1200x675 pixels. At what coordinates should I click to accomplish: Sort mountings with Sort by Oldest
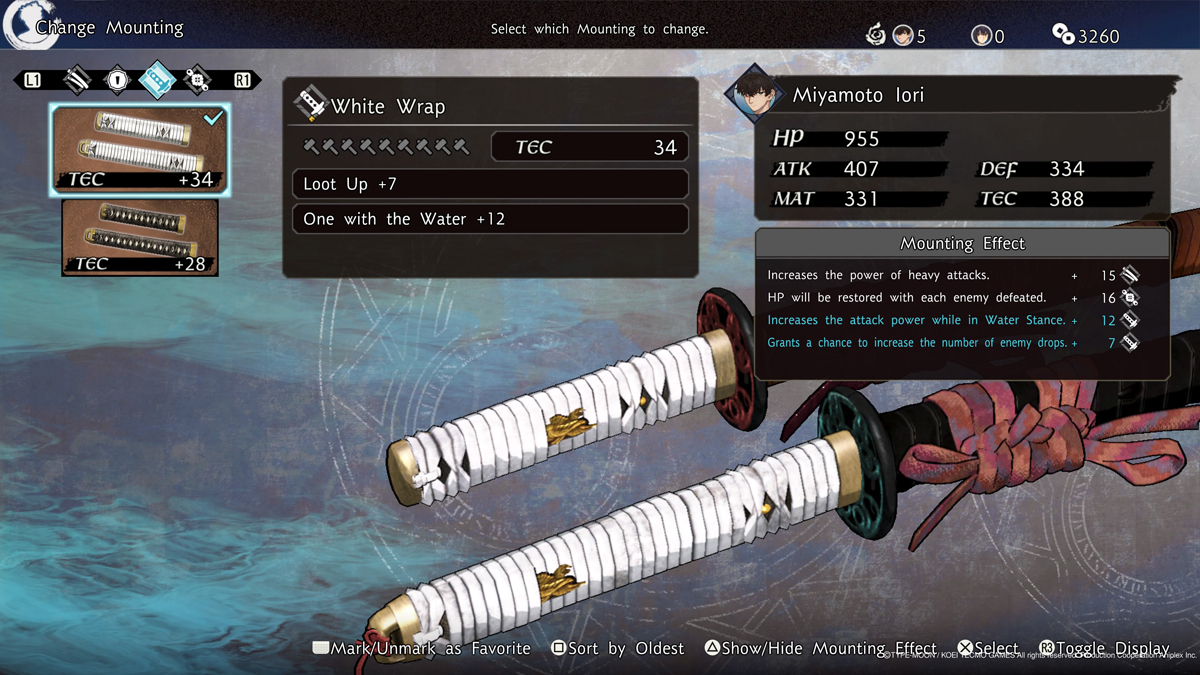(618, 649)
